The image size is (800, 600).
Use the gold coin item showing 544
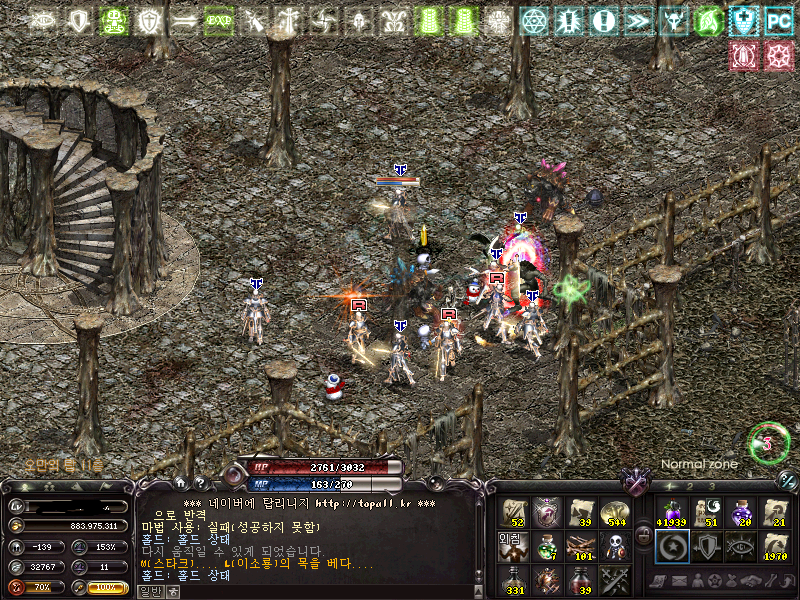615,511
